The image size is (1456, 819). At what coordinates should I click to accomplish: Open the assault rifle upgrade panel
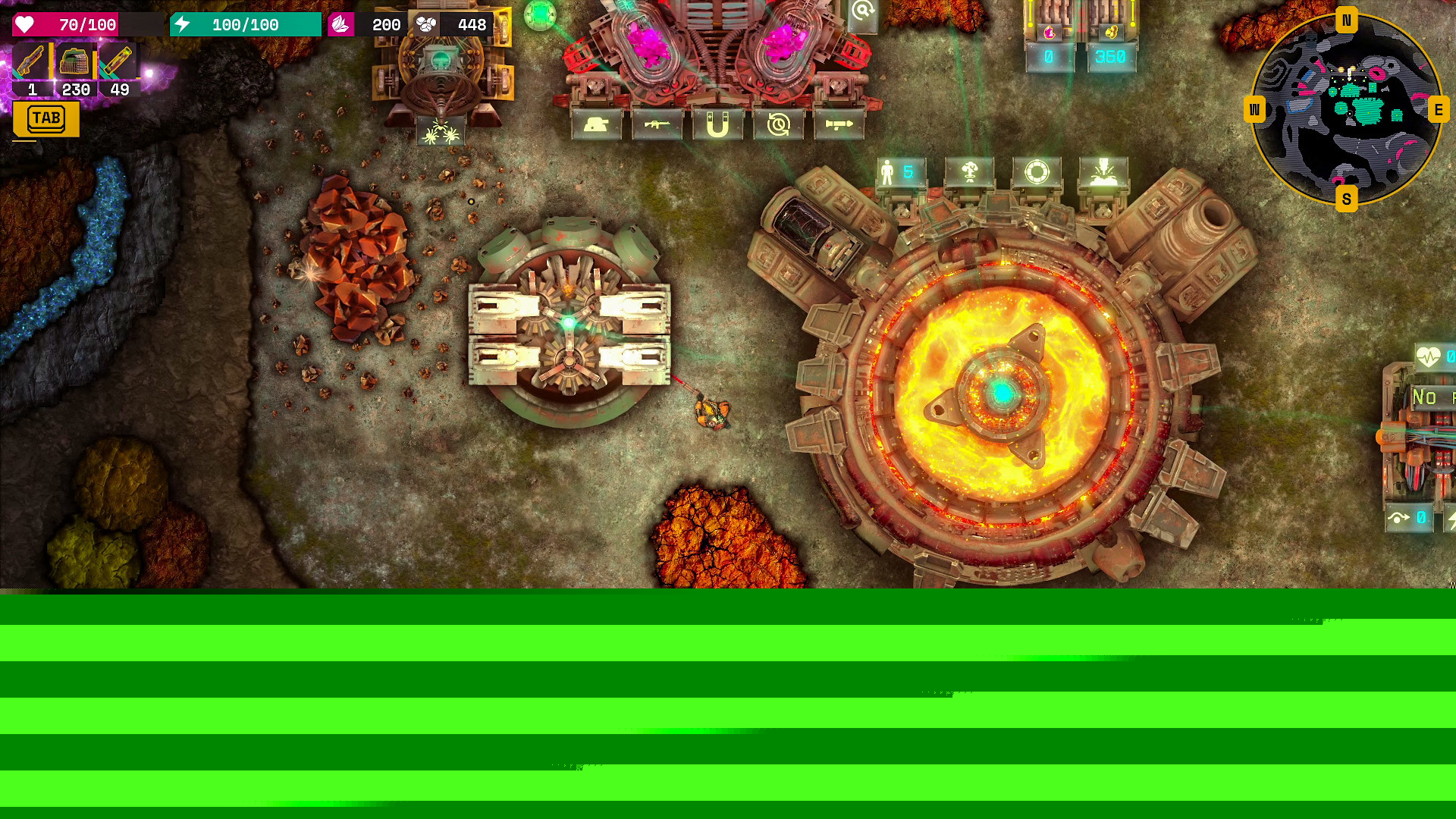click(x=657, y=125)
